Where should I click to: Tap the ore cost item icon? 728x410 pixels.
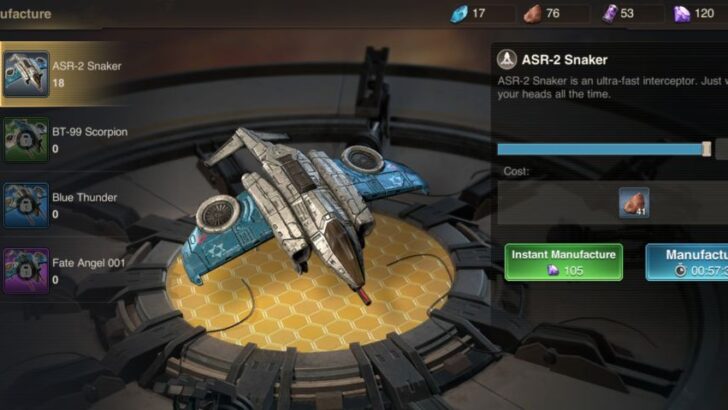click(633, 203)
